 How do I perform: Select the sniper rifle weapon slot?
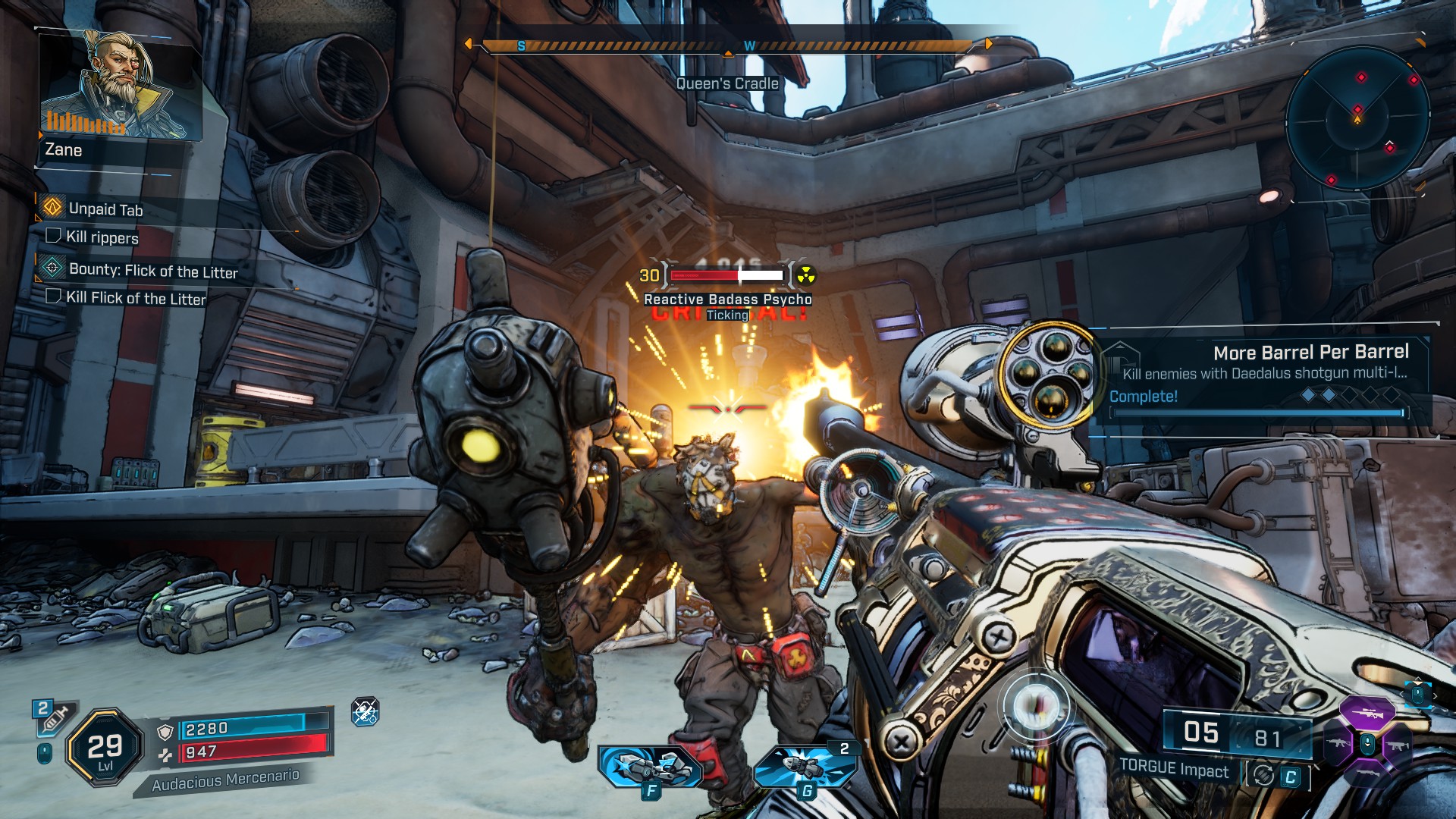(x=1367, y=713)
